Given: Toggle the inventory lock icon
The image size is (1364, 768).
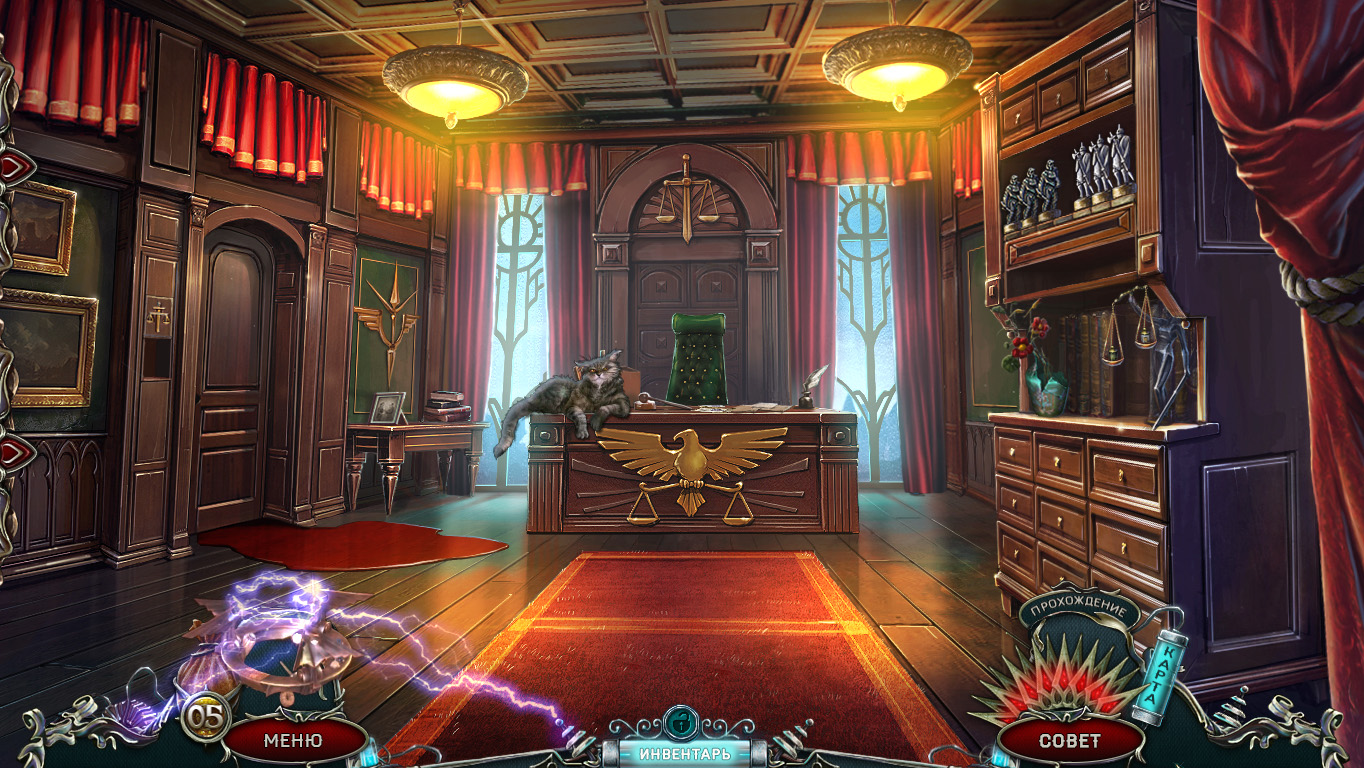Looking at the screenshot, I should point(681,721).
